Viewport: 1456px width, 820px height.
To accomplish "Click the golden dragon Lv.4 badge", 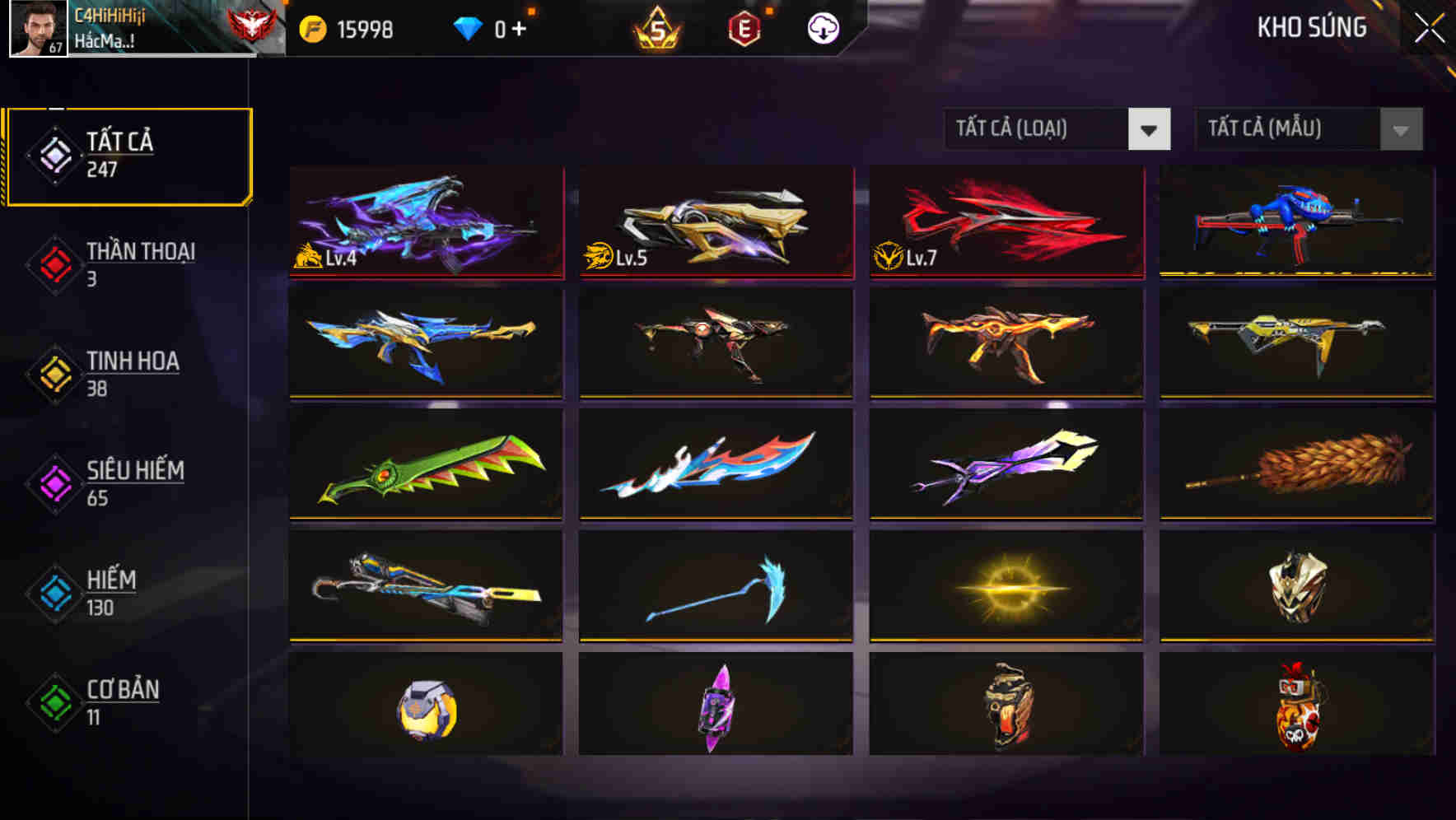I will pos(308,257).
